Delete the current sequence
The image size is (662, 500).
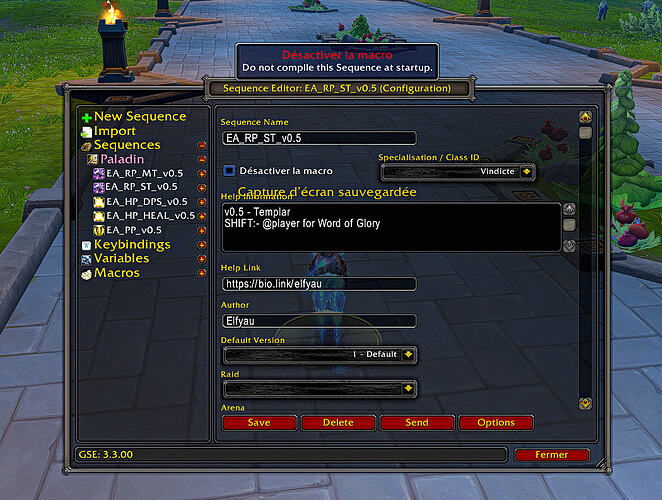pyautogui.click(x=338, y=423)
